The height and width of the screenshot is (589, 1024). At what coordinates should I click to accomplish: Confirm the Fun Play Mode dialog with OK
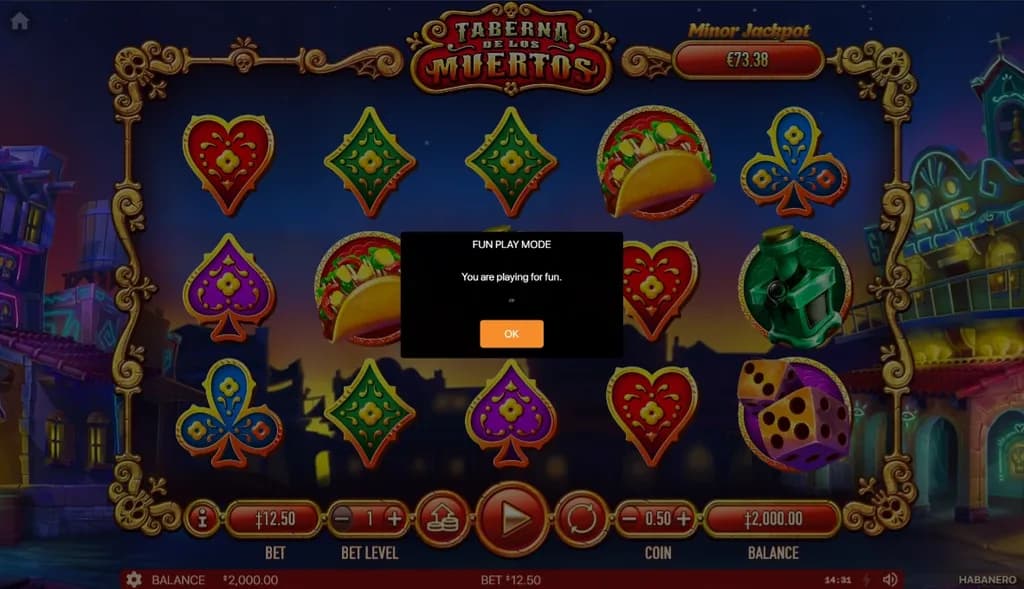(x=511, y=334)
